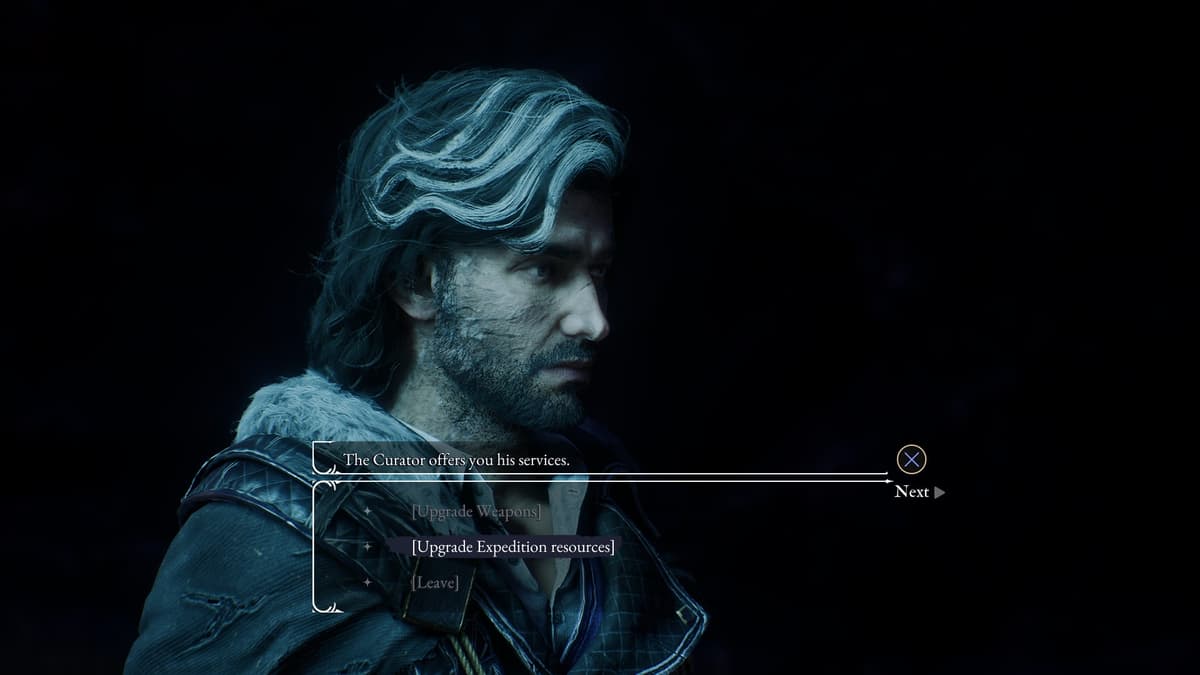1200x675 pixels.
Task: Pick the Leave dialogue choice
Action: (x=435, y=582)
